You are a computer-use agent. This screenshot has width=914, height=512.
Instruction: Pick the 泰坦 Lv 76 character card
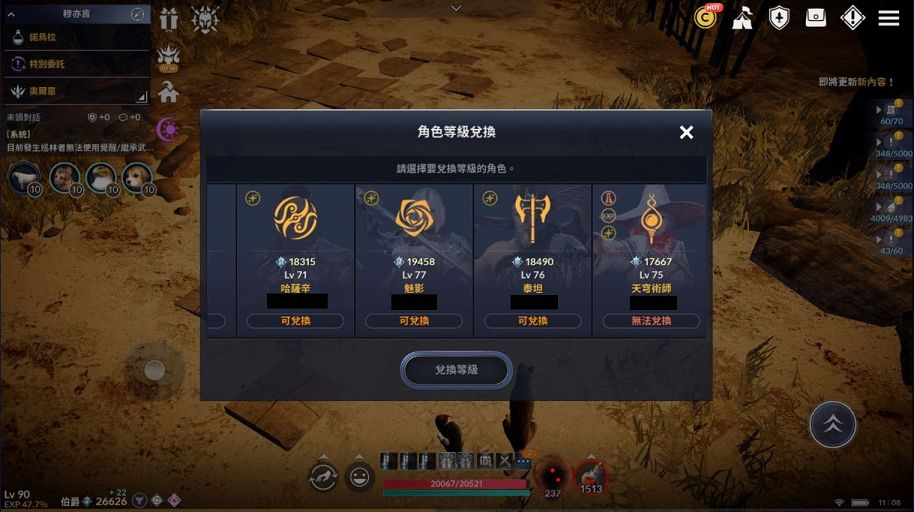[x=532, y=260]
